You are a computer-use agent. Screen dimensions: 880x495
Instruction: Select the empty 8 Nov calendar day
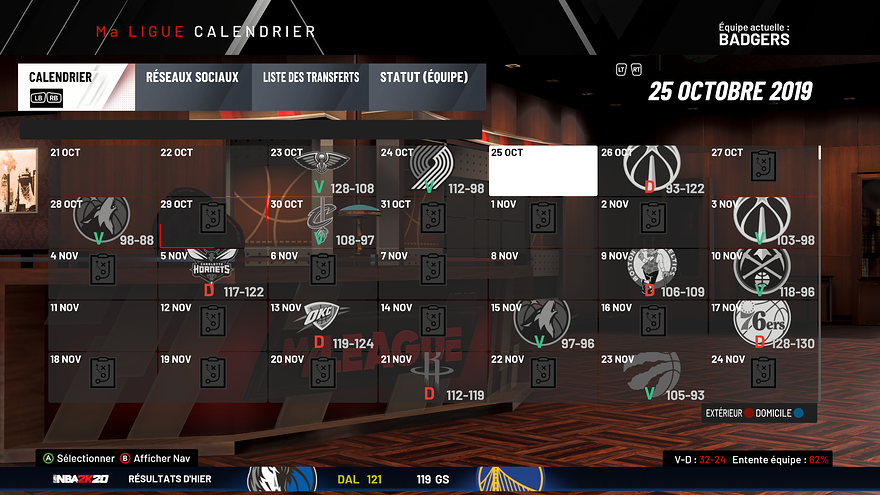click(543, 273)
